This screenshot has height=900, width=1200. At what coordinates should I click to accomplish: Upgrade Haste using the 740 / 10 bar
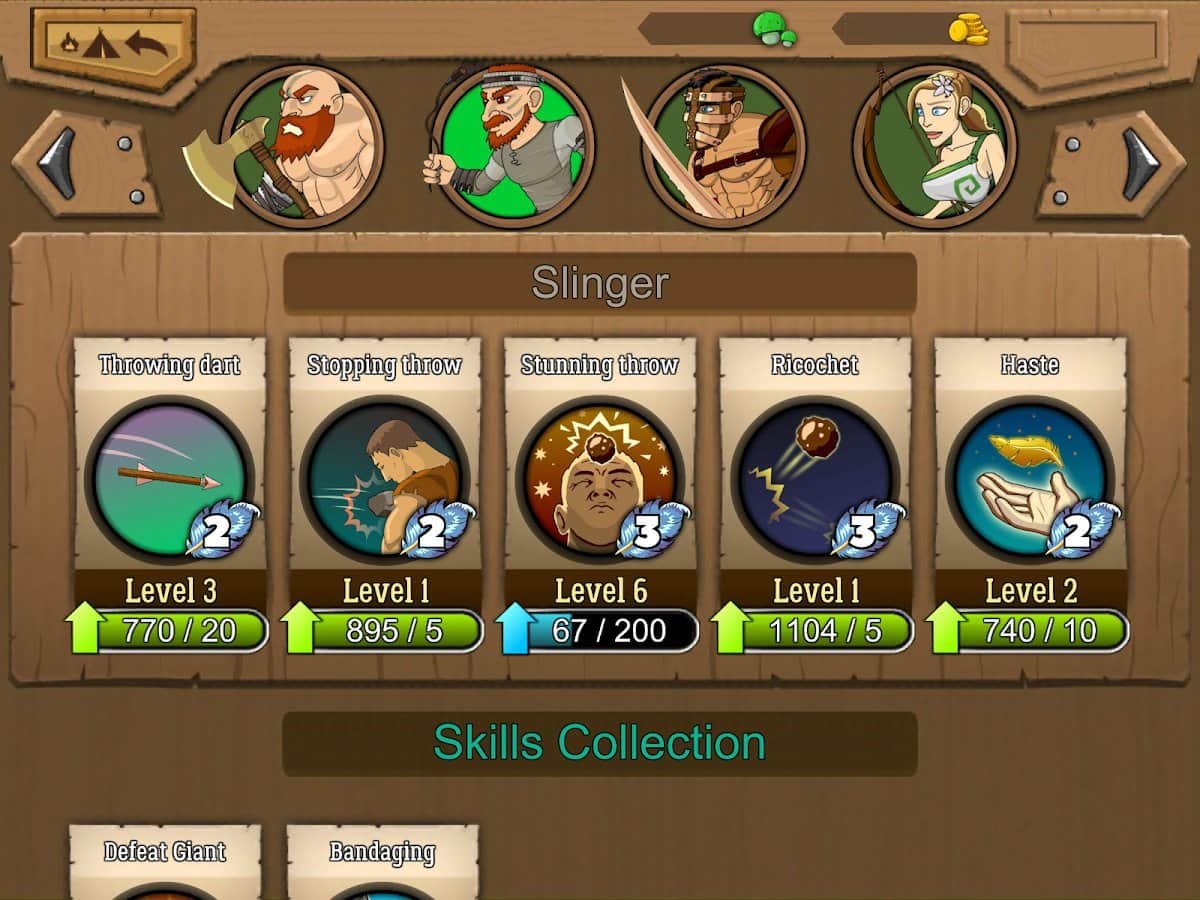(1030, 631)
